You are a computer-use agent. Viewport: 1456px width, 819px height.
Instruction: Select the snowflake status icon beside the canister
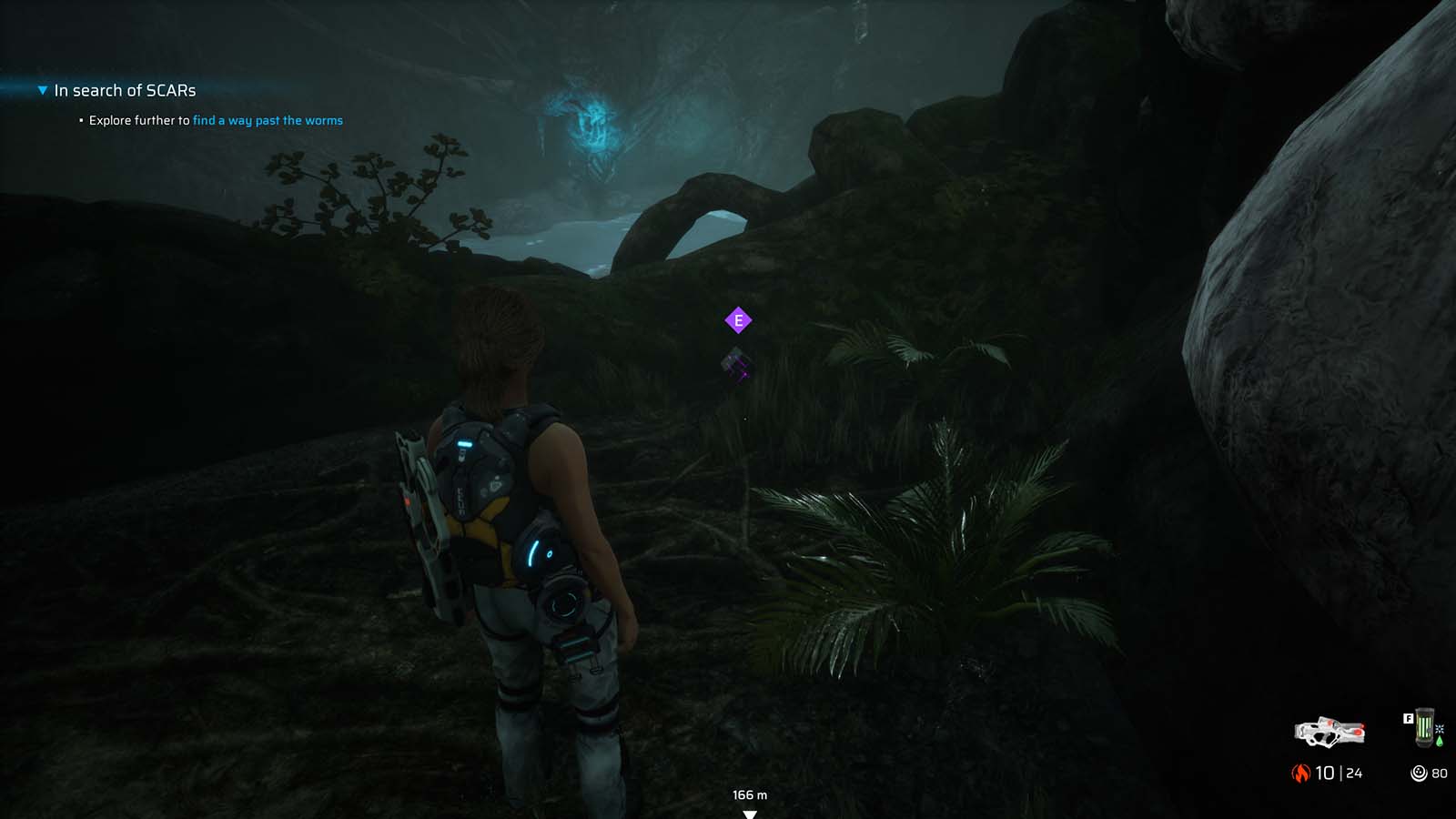click(1439, 729)
